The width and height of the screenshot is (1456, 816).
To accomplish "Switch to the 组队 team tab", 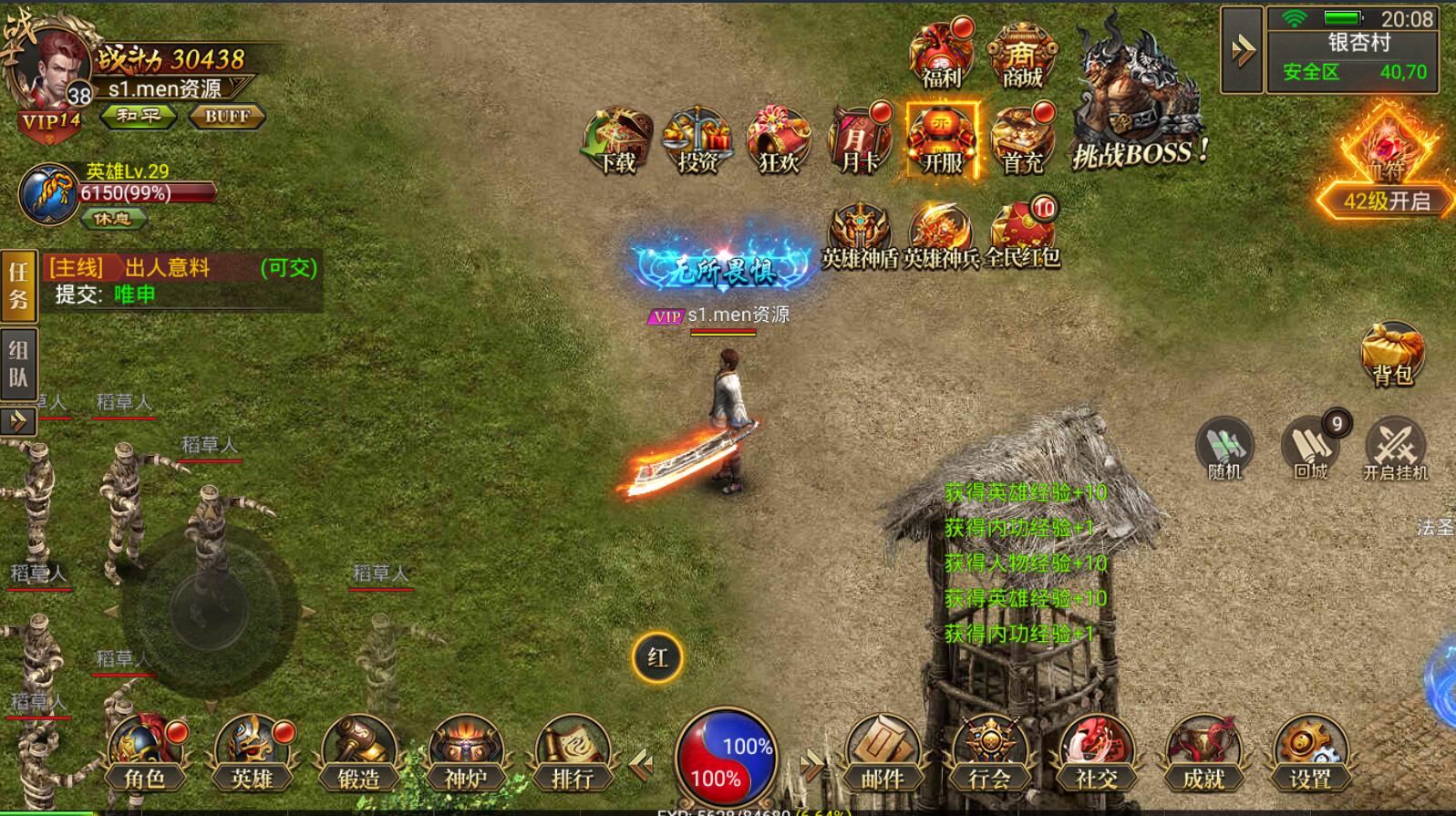I will [18, 364].
